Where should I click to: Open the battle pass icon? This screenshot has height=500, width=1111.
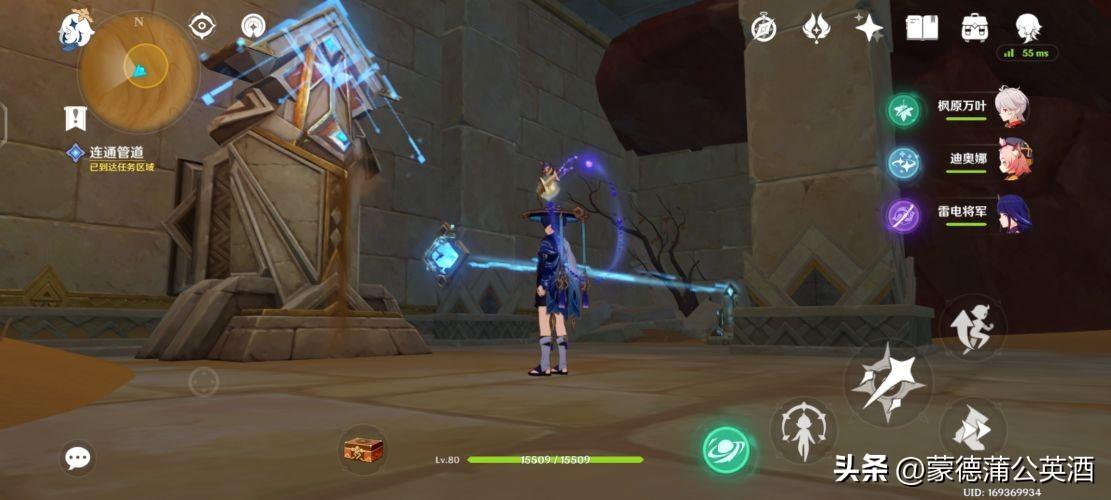(817, 28)
